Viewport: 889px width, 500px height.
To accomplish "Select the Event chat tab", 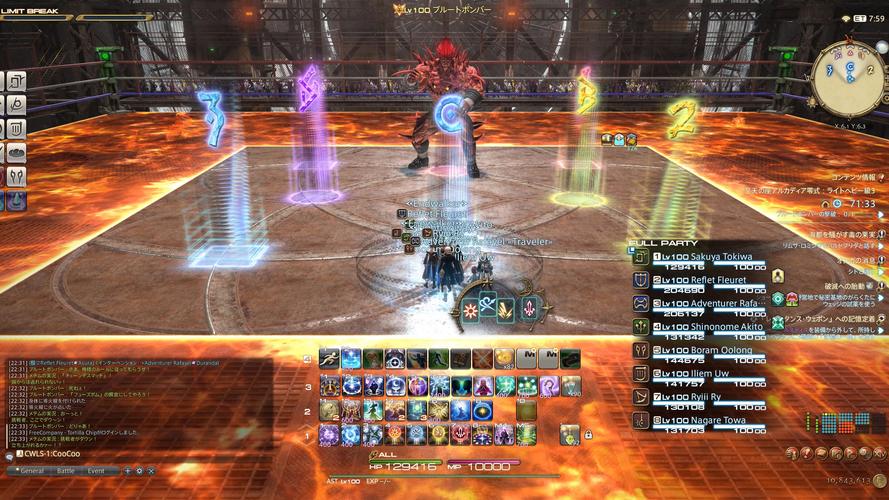I will coord(96,470).
